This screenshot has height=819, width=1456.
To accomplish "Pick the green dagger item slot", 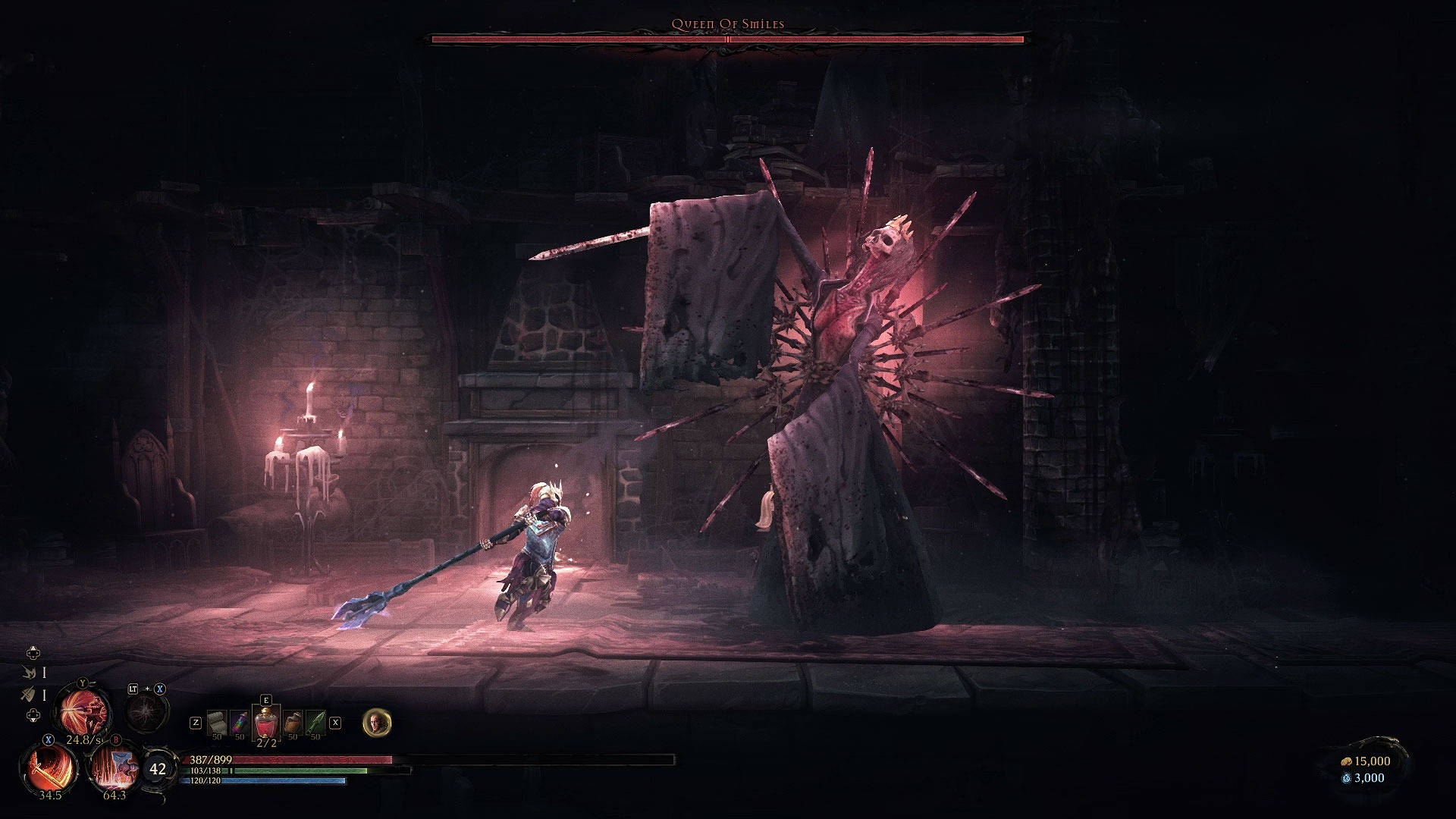I will coord(315,723).
